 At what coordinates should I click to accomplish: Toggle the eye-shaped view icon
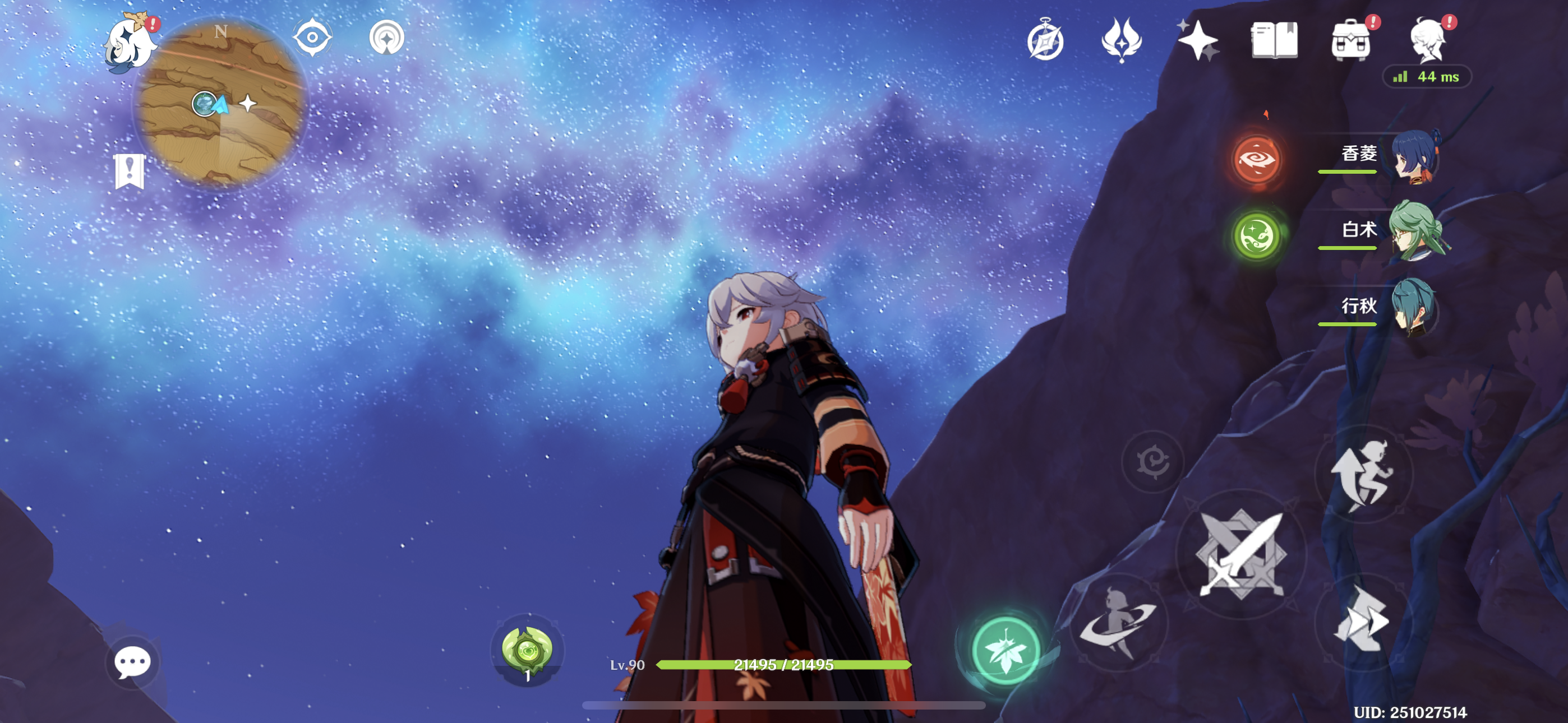[x=312, y=38]
